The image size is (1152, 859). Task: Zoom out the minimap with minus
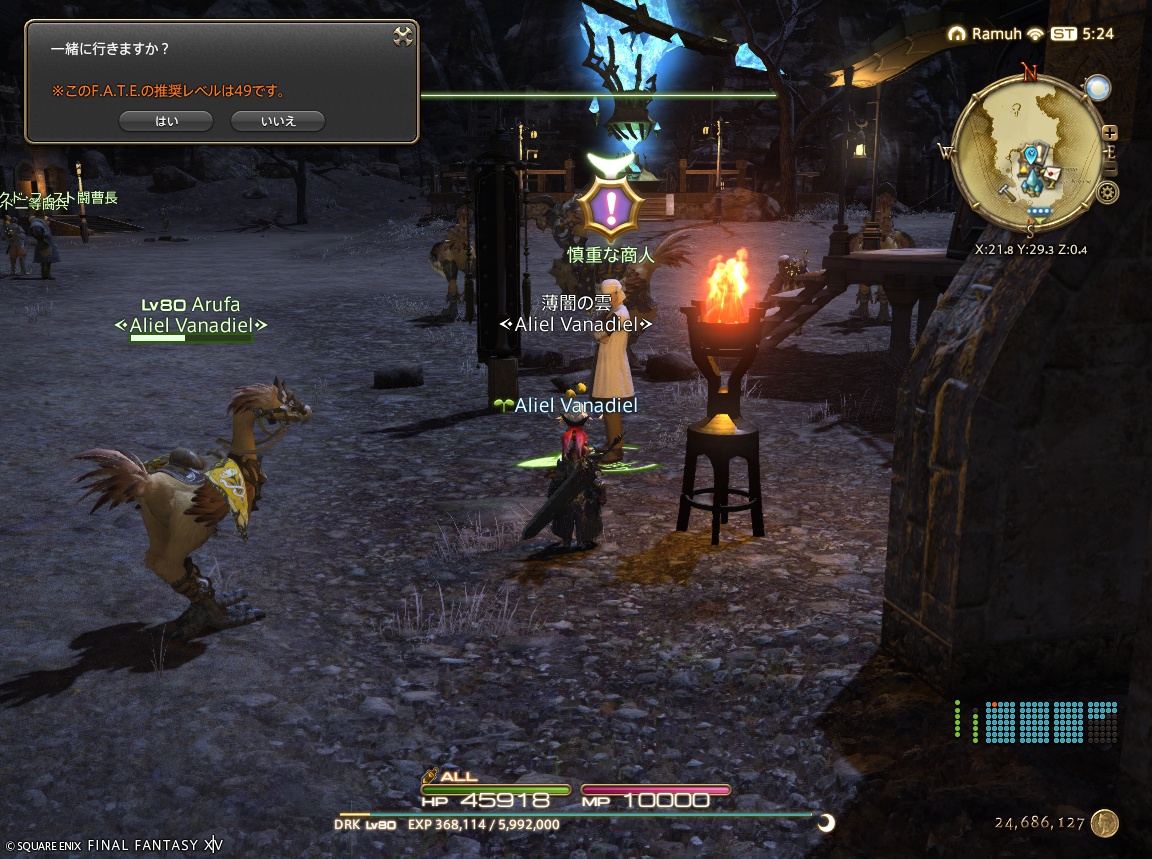pyautogui.click(x=1110, y=170)
